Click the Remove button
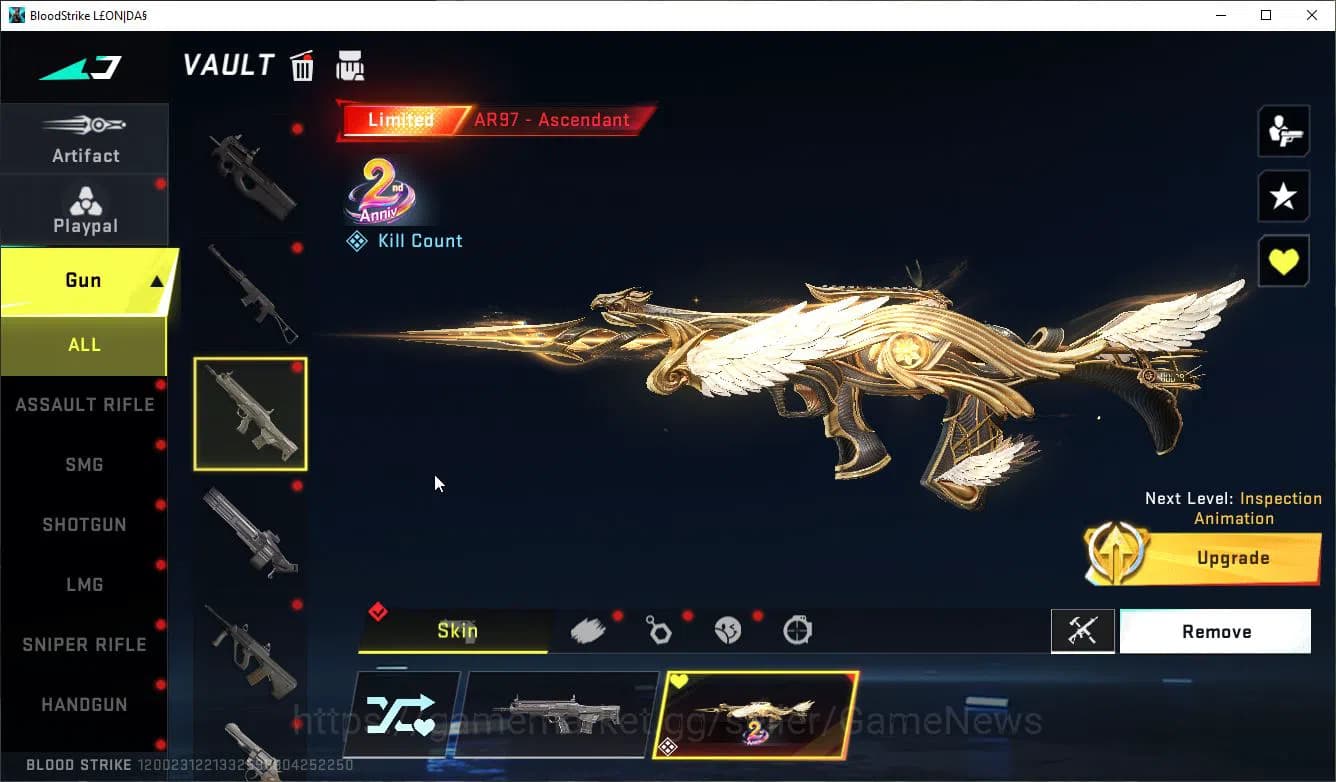 click(x=1216, y=631)
